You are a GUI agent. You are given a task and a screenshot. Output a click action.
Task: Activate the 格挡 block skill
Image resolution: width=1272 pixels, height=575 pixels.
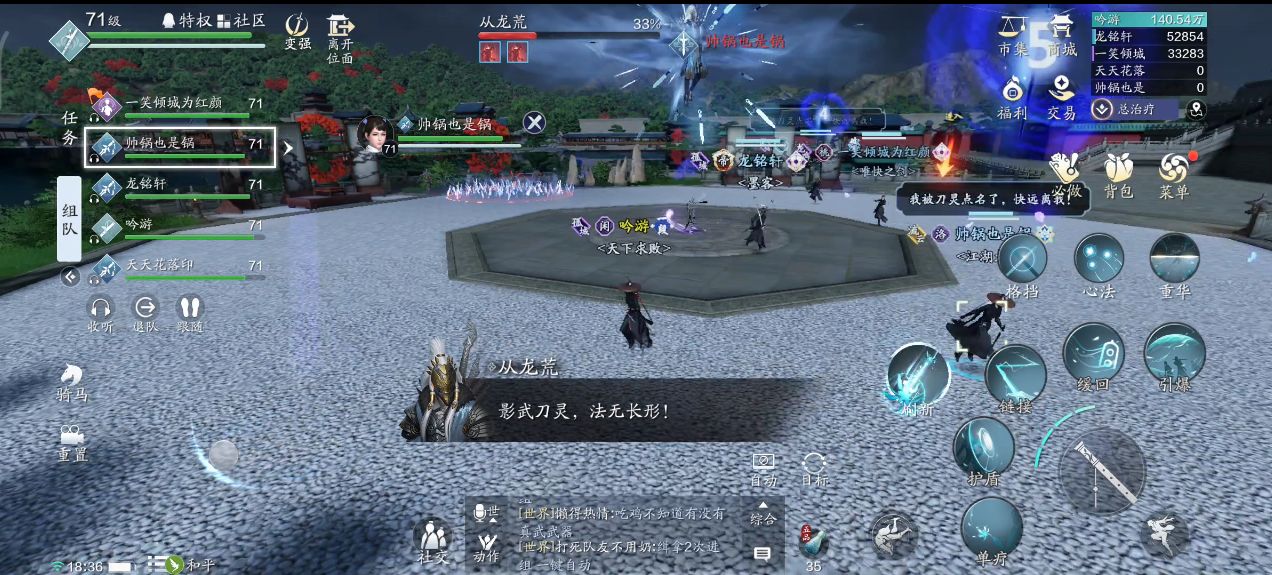pyautogui.click(x=1021, y=260)
